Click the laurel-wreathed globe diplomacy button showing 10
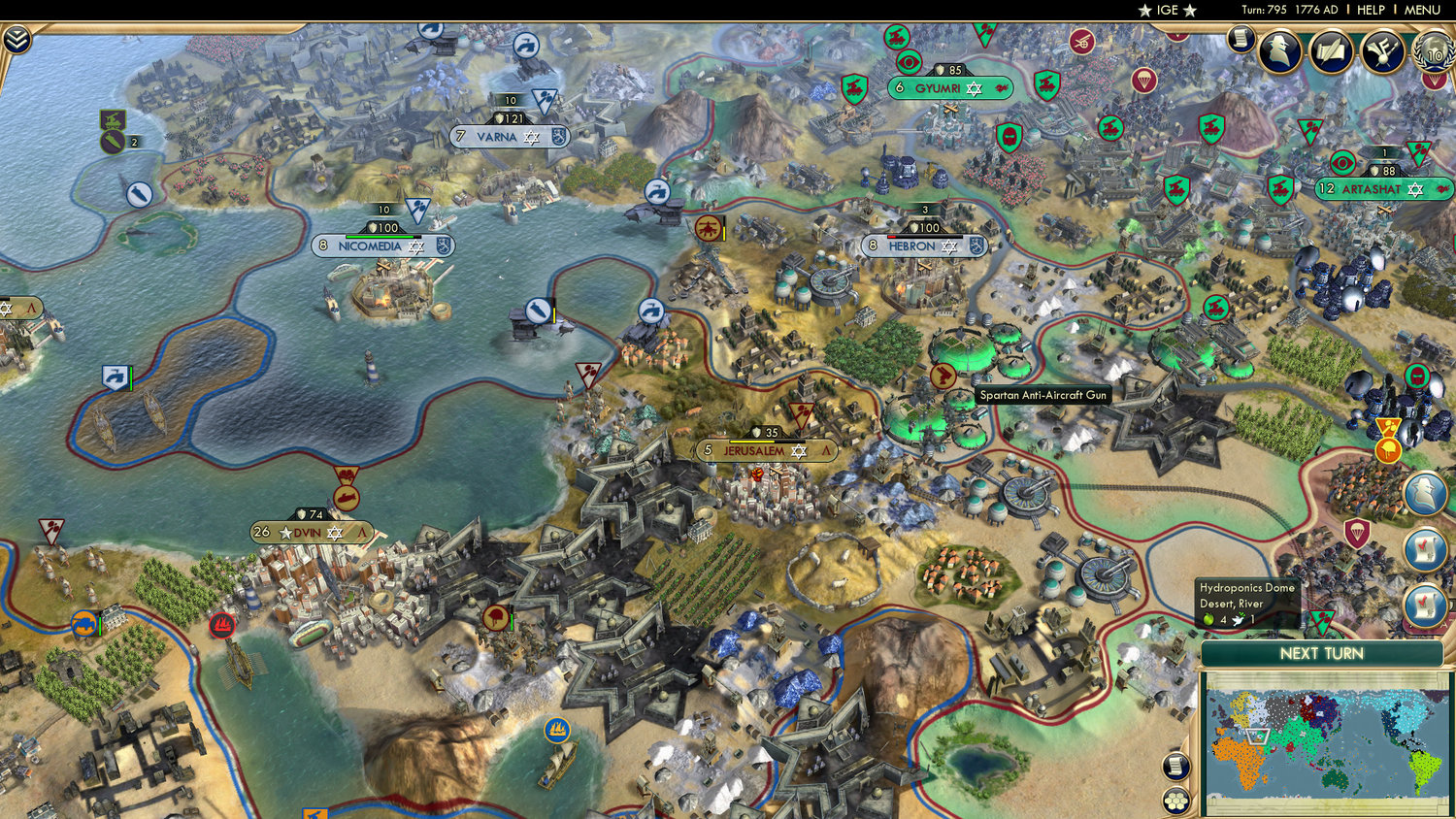 tap(1432, 54)
